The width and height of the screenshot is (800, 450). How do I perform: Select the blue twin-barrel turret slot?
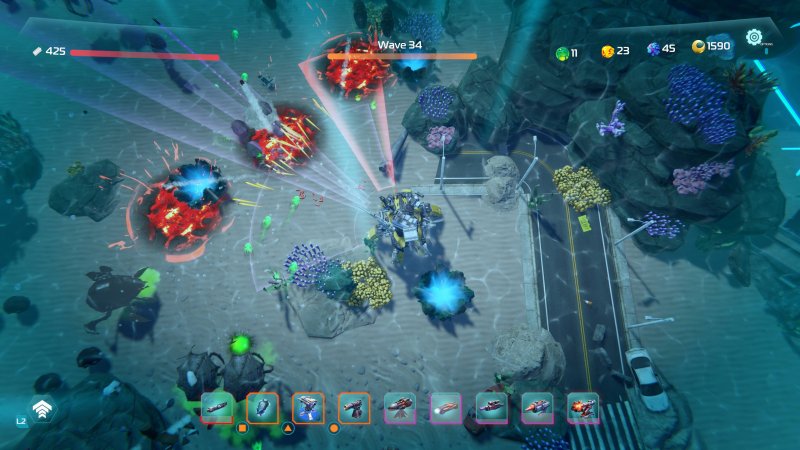pyautogui.click(x=308, y=407)
